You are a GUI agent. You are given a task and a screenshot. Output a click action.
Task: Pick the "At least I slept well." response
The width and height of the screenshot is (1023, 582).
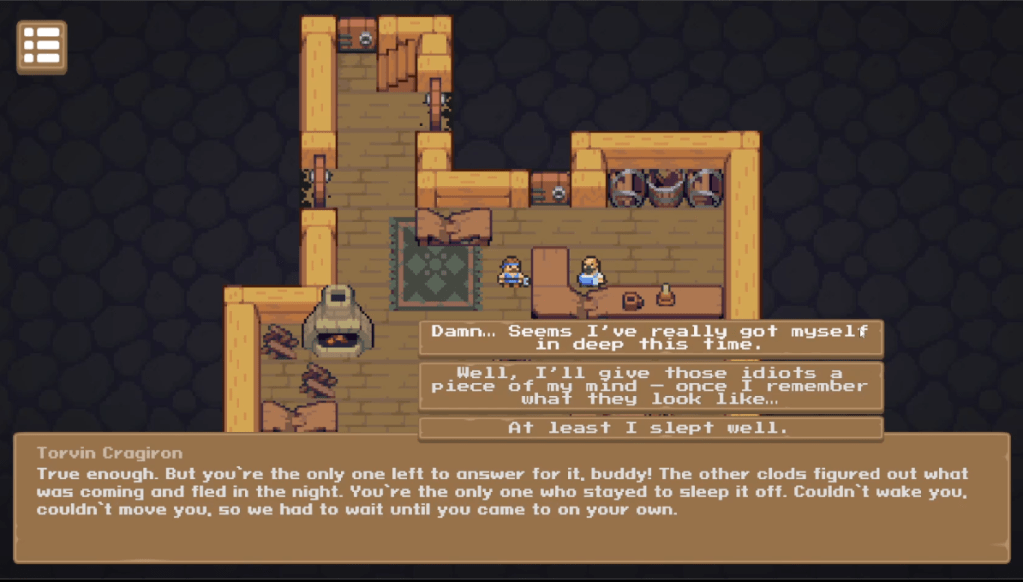tap(650, 428)
